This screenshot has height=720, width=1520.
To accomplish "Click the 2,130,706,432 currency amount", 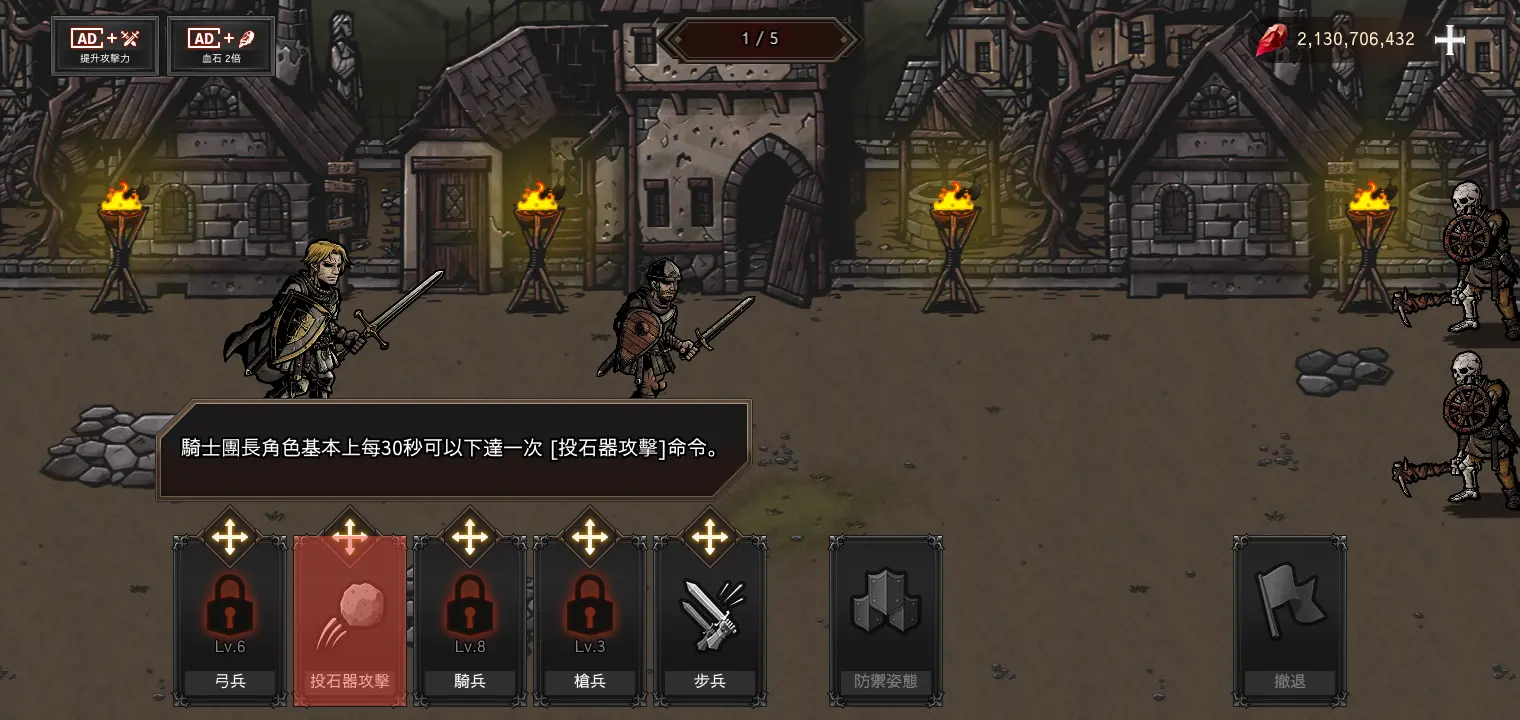I will tap(1353, 39).
